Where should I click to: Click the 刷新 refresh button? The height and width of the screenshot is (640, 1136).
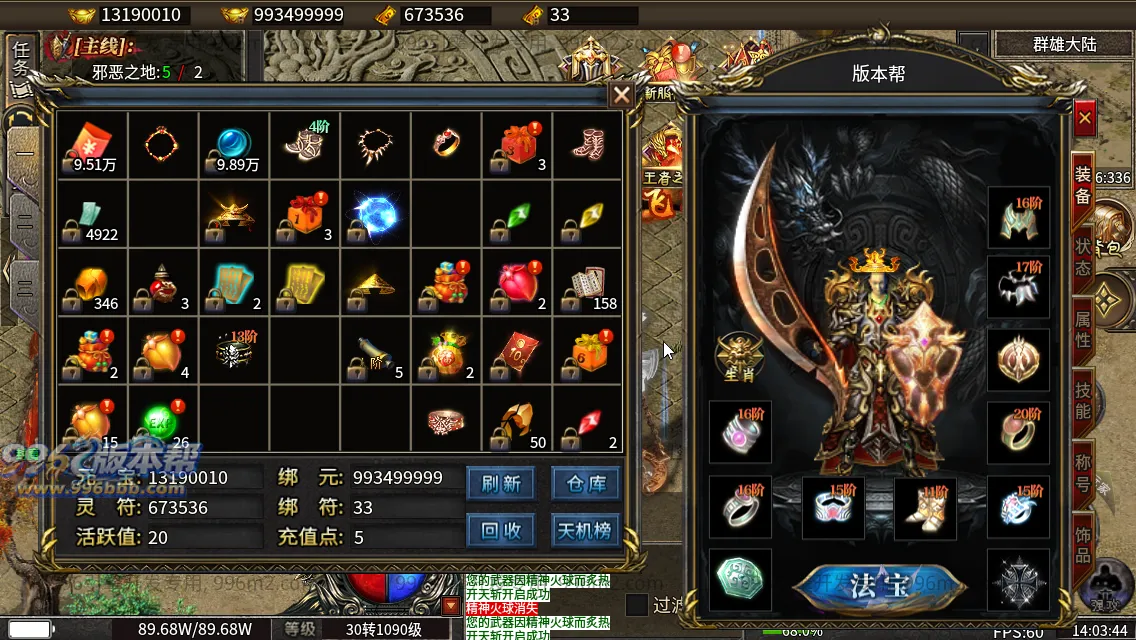pos(501,484)
